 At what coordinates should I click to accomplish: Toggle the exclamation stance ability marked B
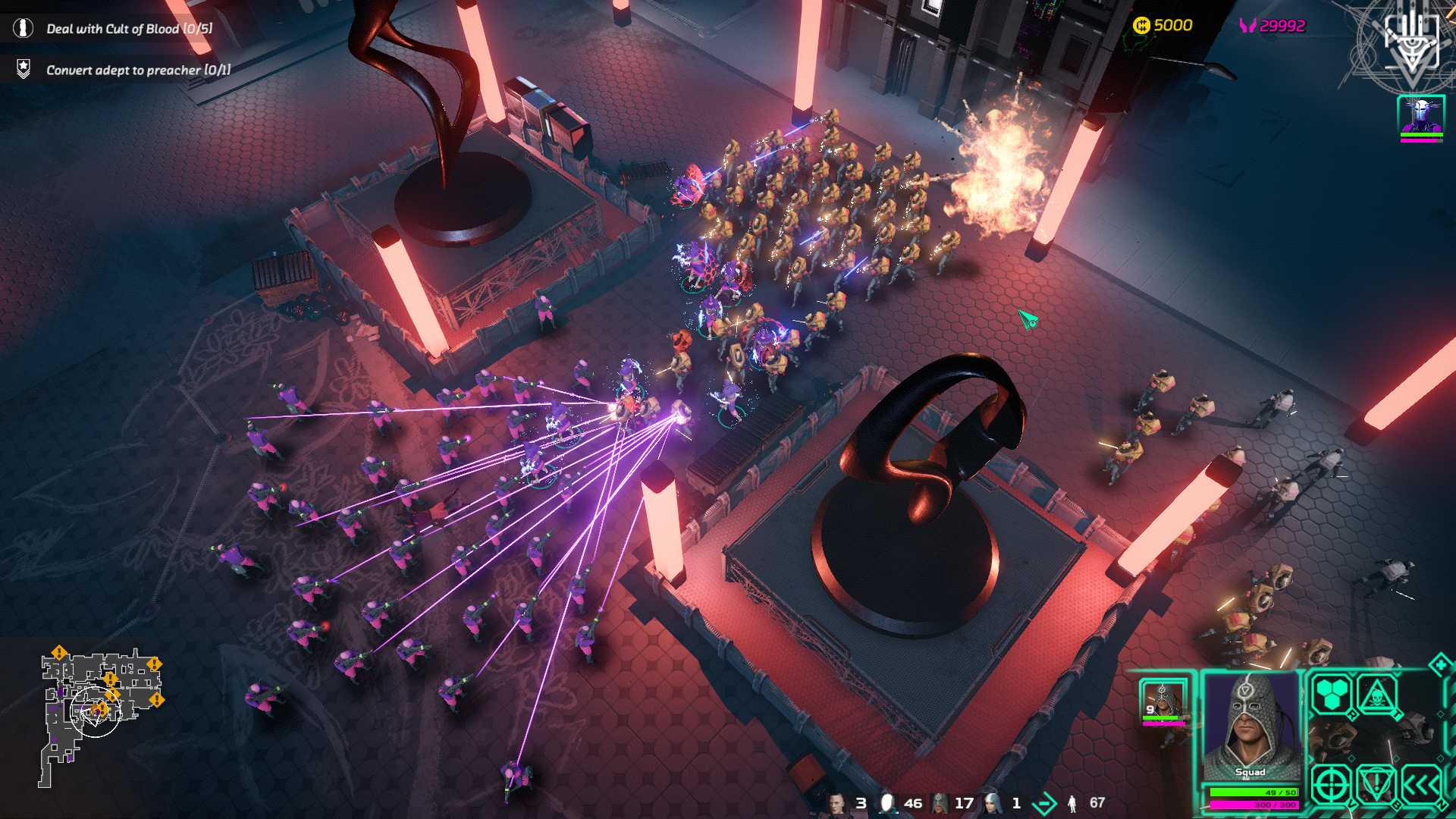click(x=1376, y=783)
